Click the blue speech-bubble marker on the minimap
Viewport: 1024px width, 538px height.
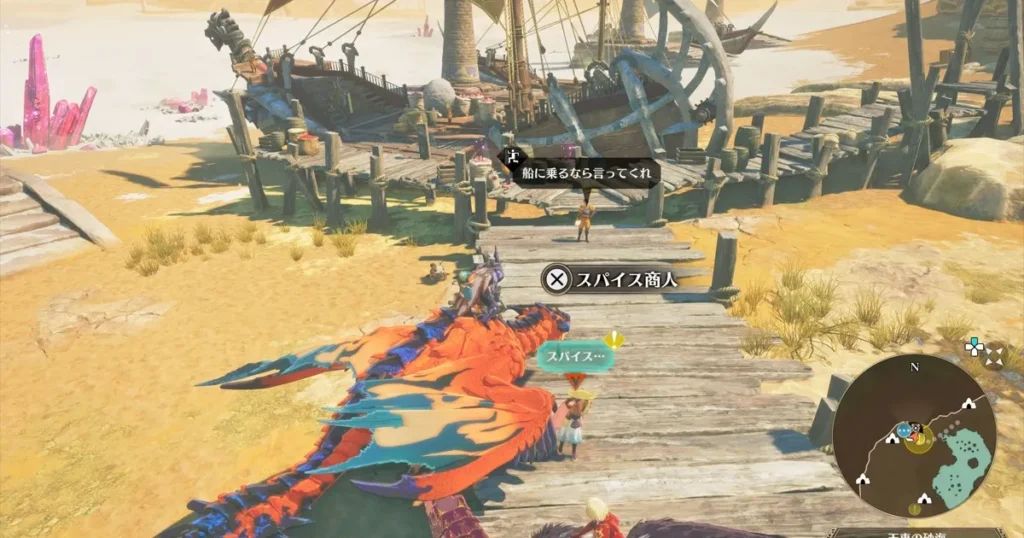(904, 430)
